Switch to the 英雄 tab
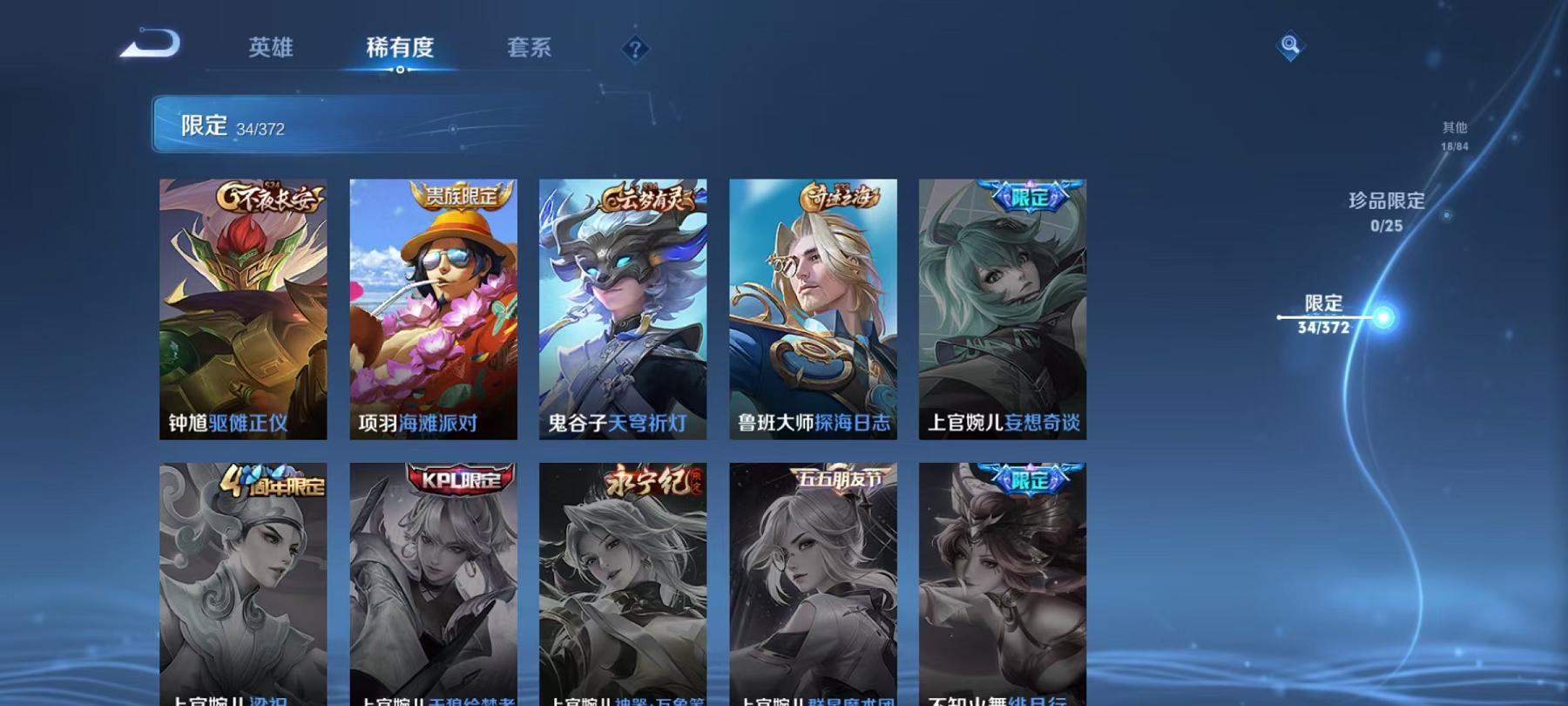Screen dimensions: 1568x706 270,50
